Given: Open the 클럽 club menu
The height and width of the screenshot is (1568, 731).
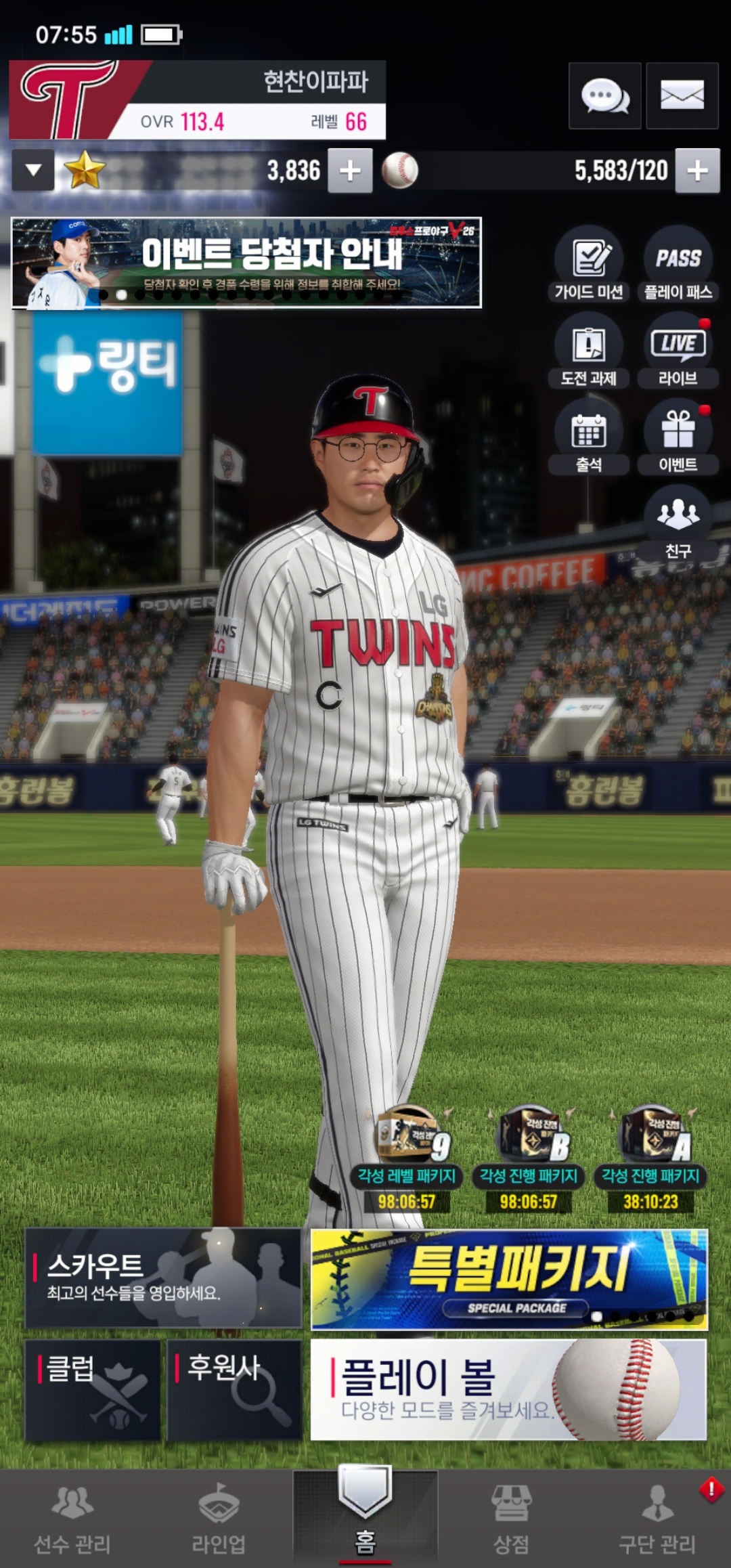Looking at the screenshot, I should [x=93, y=1390].
